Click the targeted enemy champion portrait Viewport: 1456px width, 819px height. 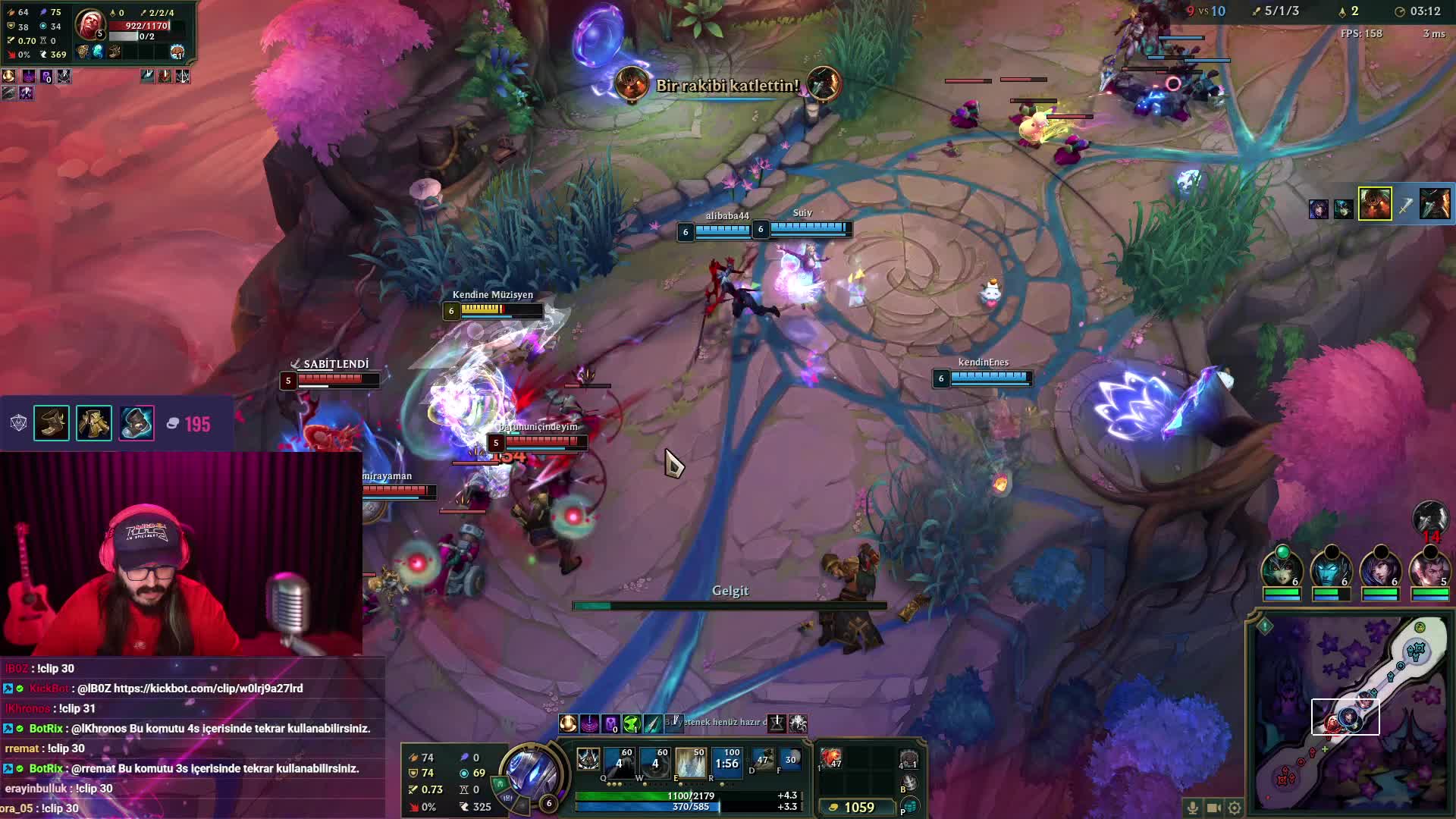click(x=89, y=25)
